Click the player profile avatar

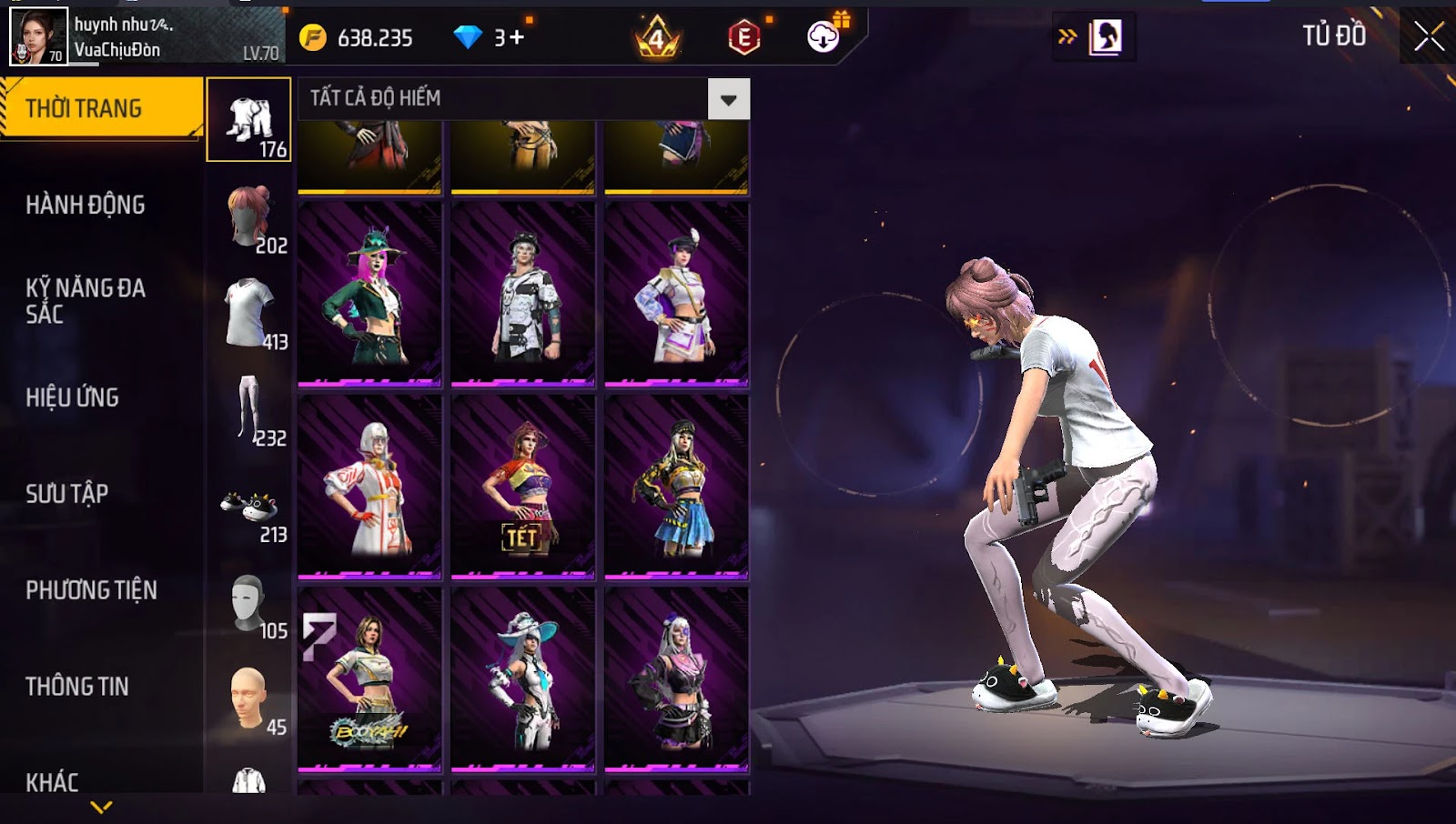38,36
